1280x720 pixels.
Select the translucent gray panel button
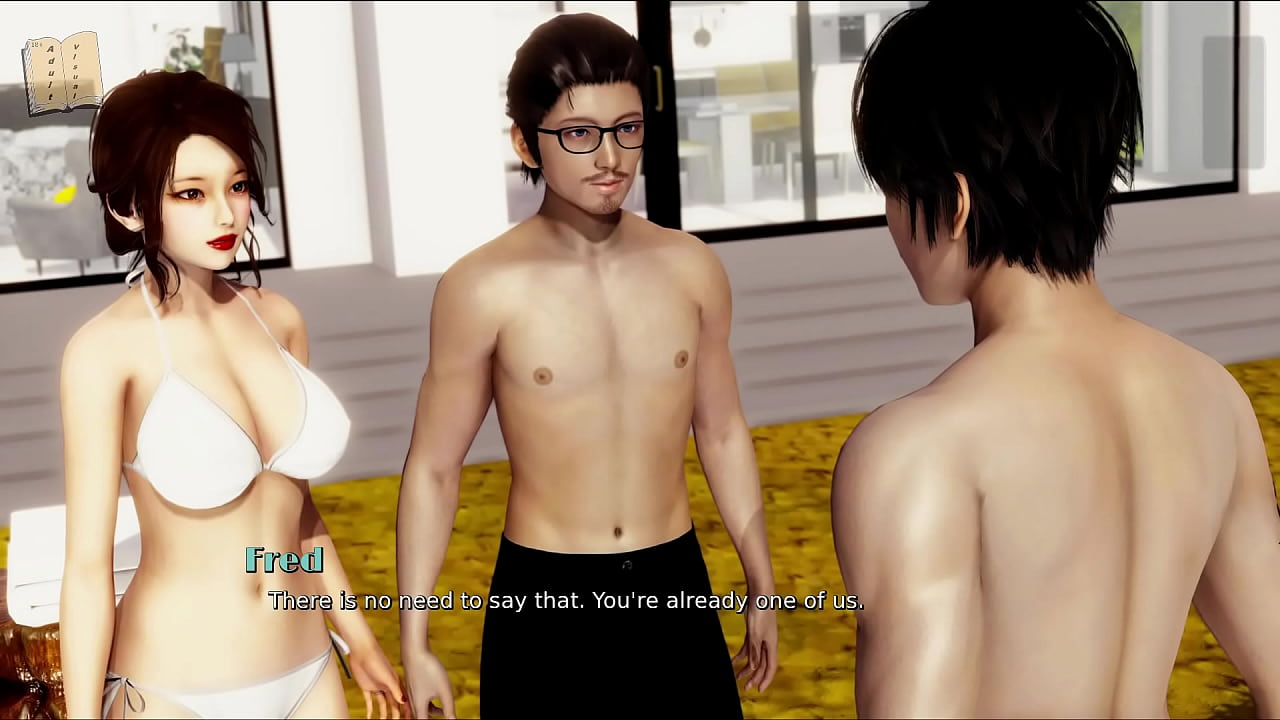point(1233,103)
